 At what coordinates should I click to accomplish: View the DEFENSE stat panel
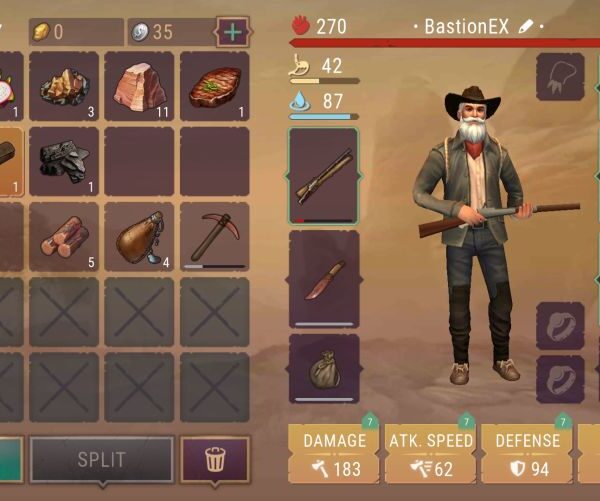pyautogui.click(x=527, y=454)
